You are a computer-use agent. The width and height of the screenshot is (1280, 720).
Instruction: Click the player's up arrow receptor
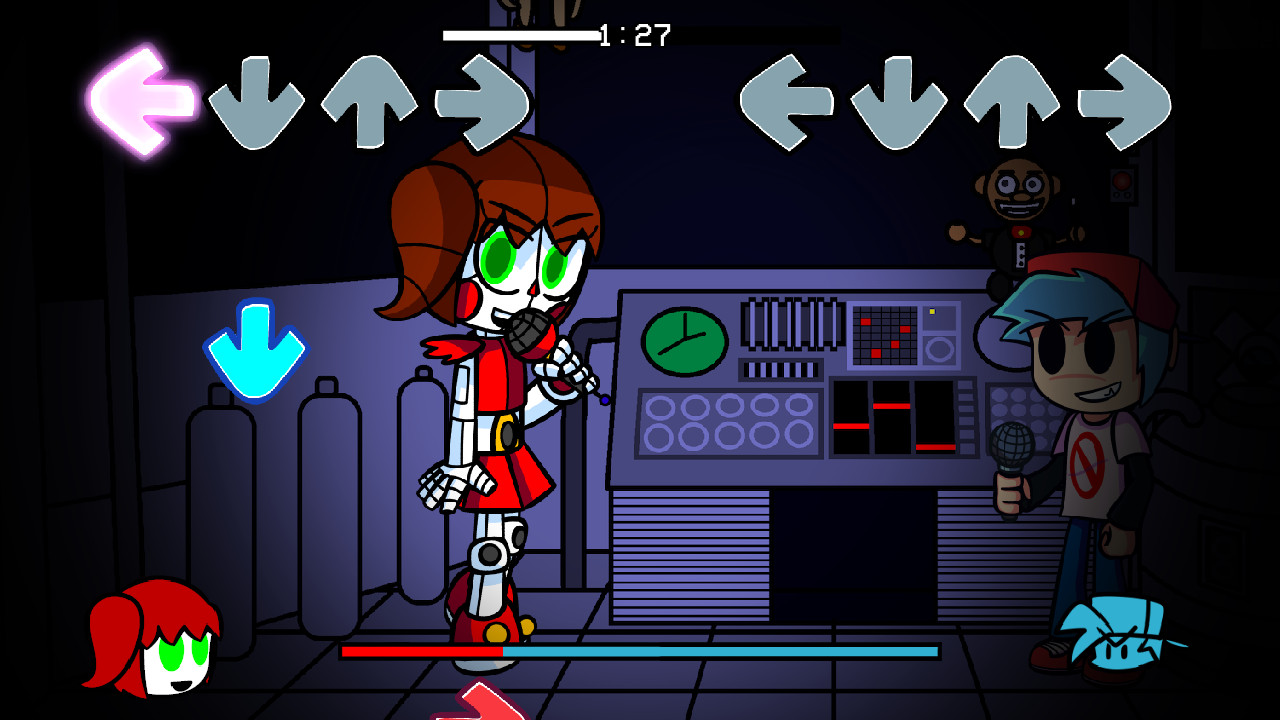(1010, 100)
